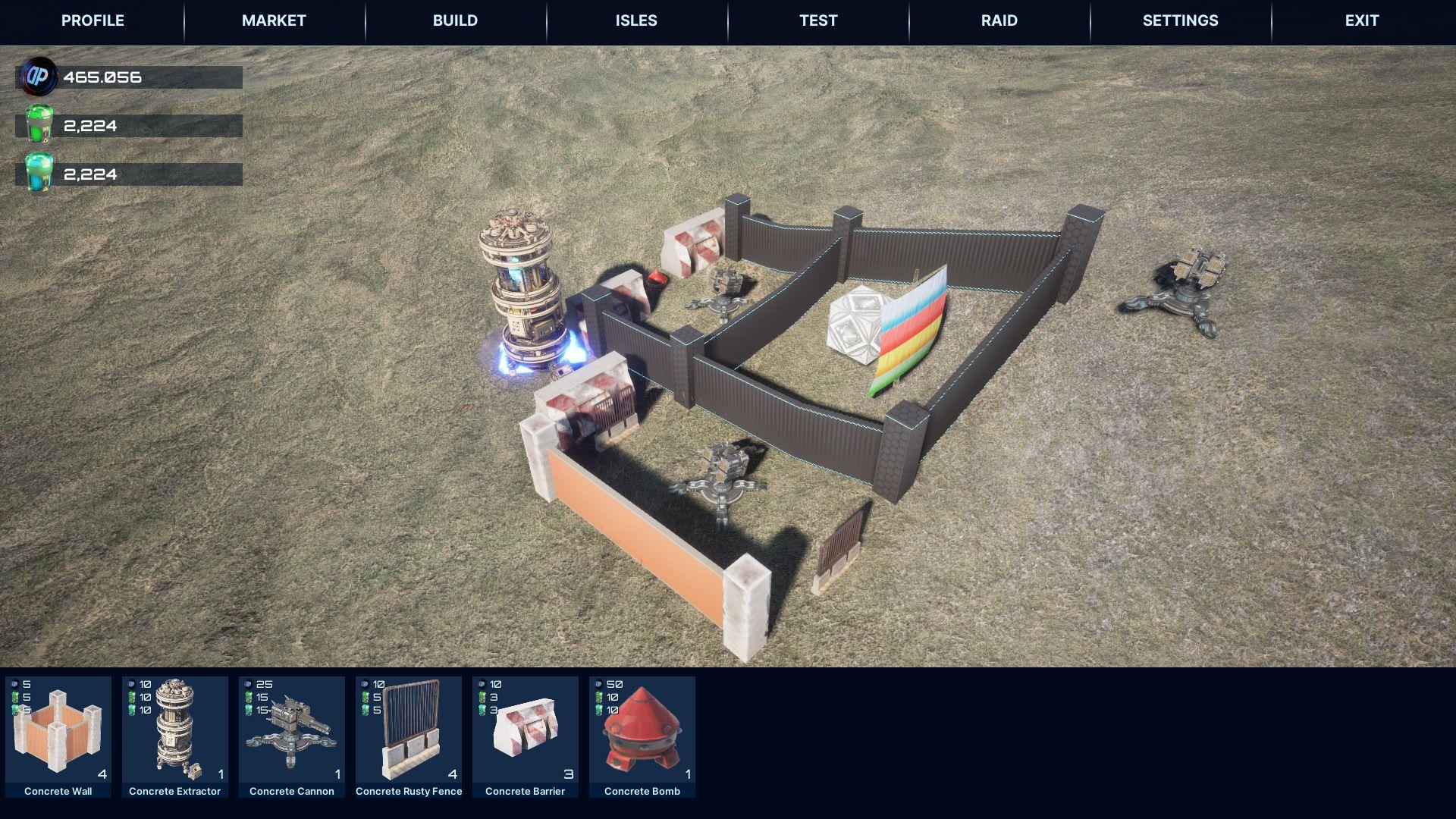Screen dimensions: 1456x819
Task: Click the EXIT button
Action: click(1361, 20)
